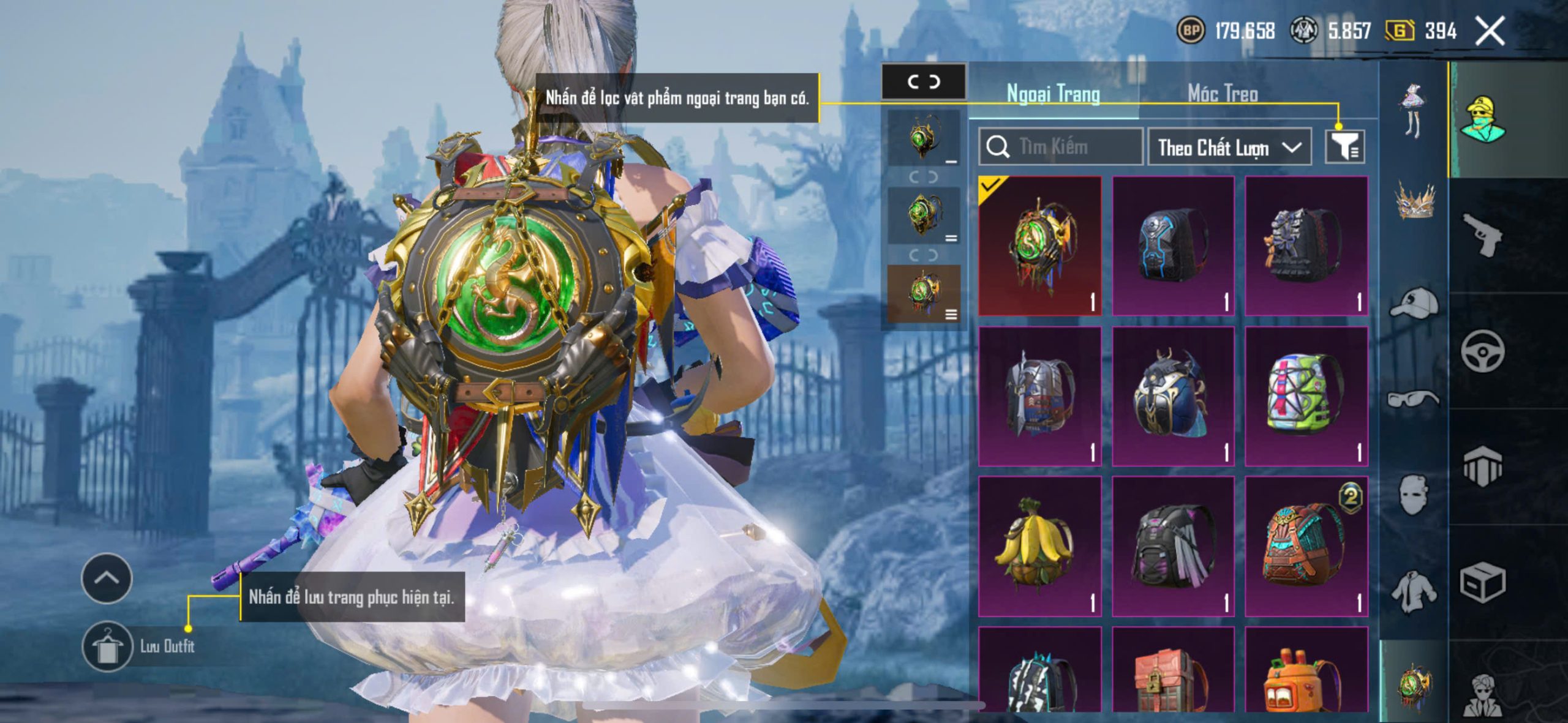Choose the sunglasses eyewear category

pyautogui.click(x=1414, y=399)
